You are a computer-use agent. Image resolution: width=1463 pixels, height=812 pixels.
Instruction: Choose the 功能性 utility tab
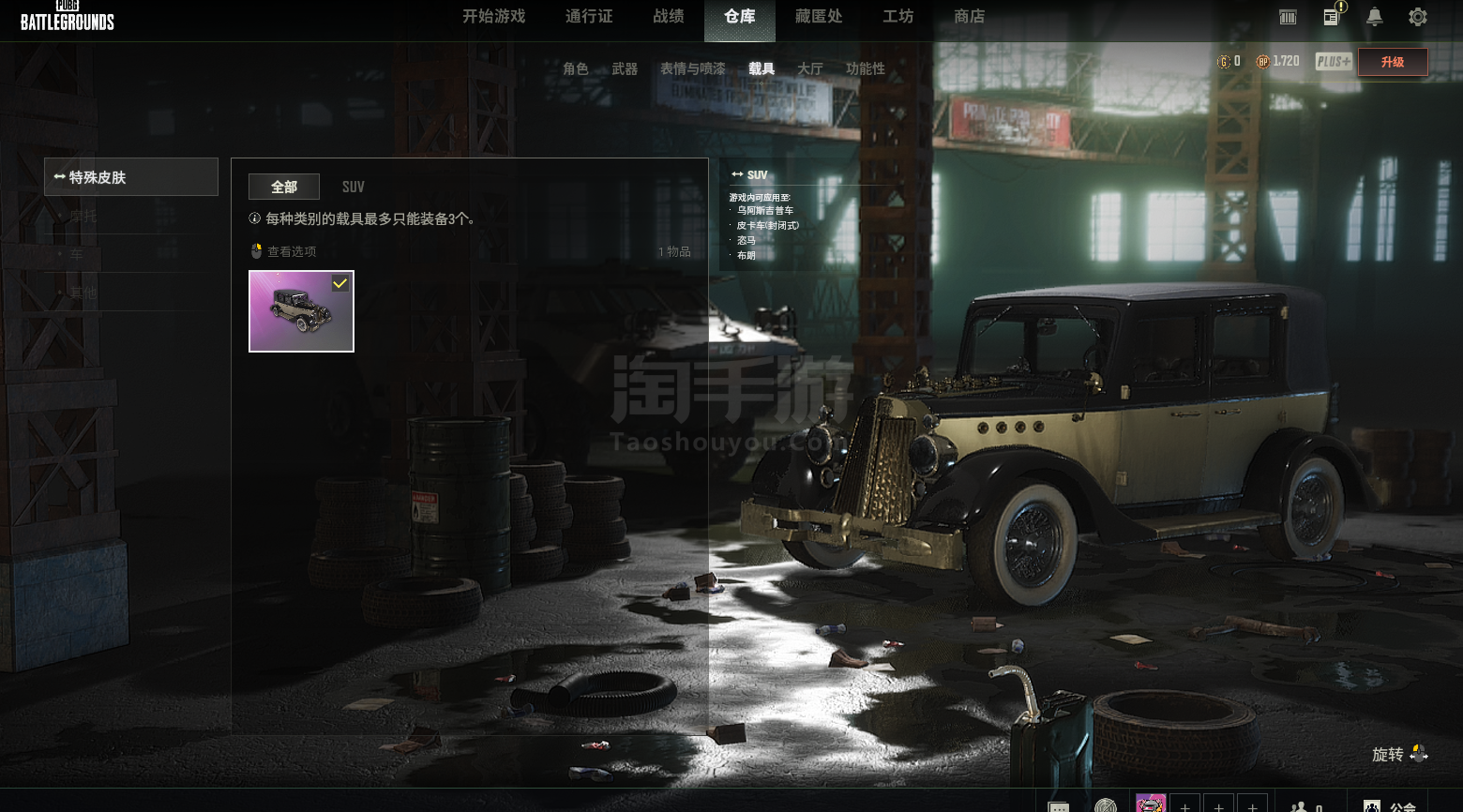865,68
